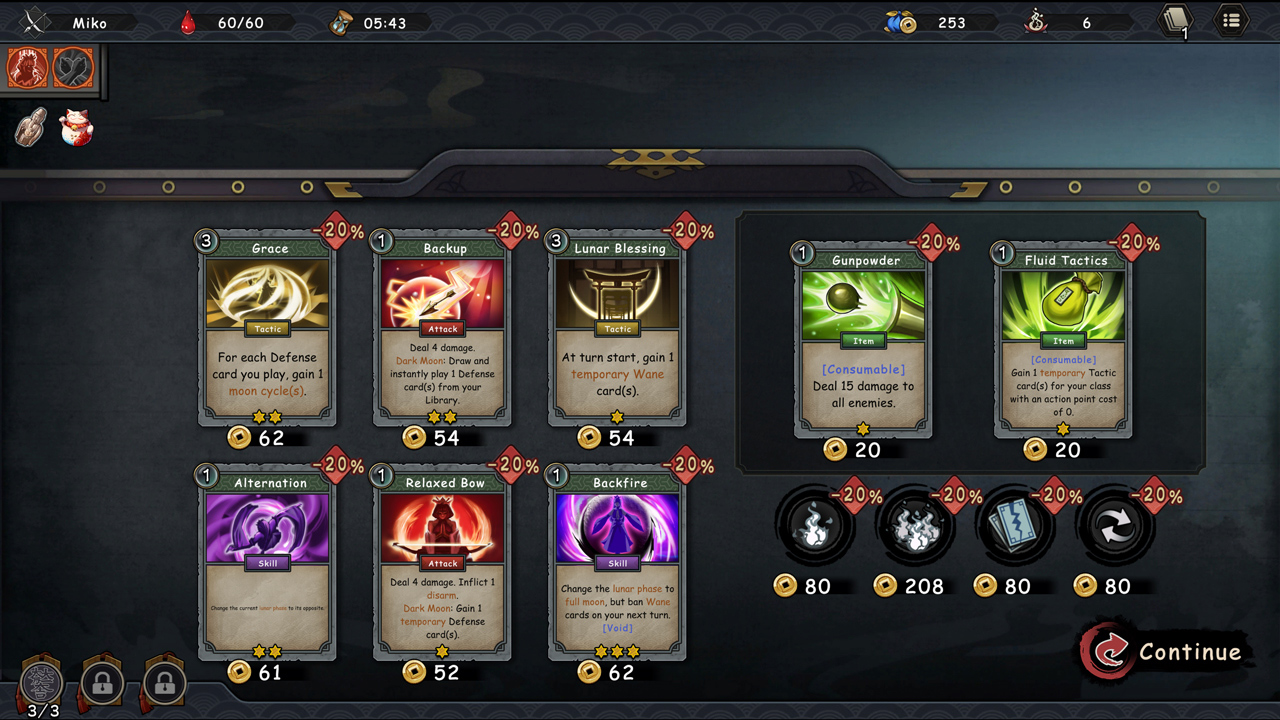Click the 3/3 token in bottom corner
The image size is (1280, 720).
pyautogui.click(x=42, y=686)
